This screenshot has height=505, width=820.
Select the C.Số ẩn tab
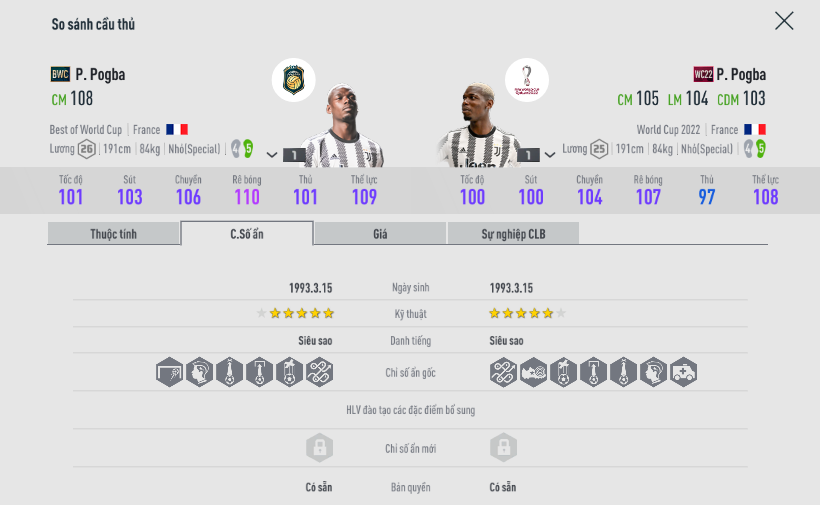tap(247, 234)
